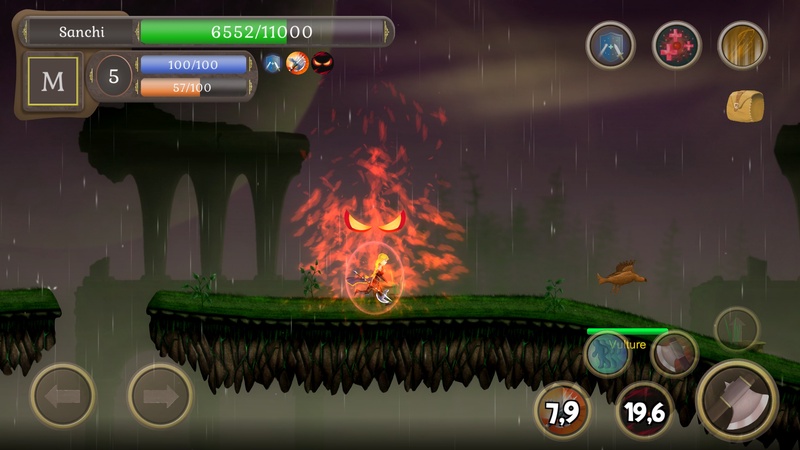Select the dark red skill showing 19,6
The height and width of the screenshot is (450, 800).
tap(643, 408)
